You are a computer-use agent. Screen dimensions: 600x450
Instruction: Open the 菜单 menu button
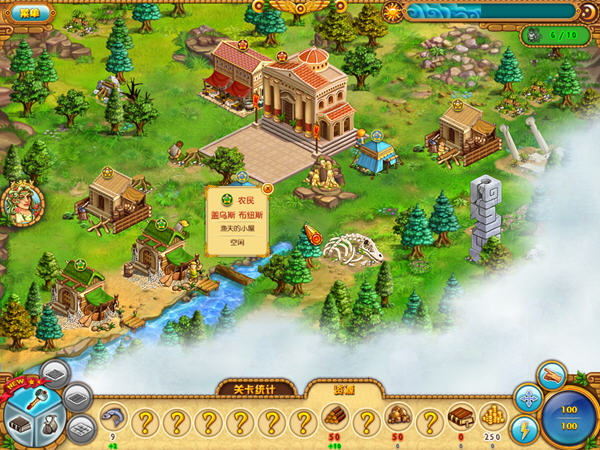29,13
